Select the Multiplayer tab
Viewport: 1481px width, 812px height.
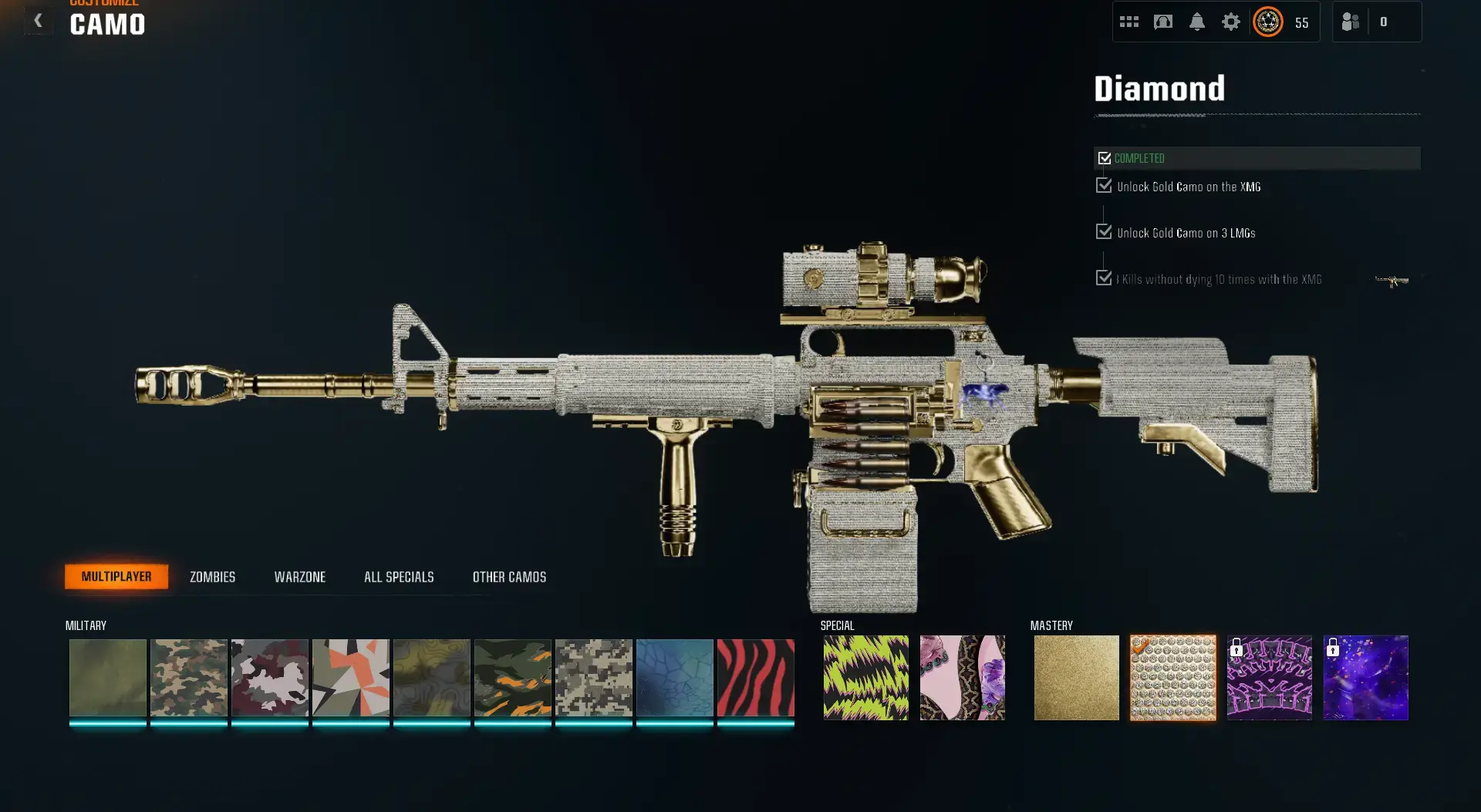(x=117, y=576)
